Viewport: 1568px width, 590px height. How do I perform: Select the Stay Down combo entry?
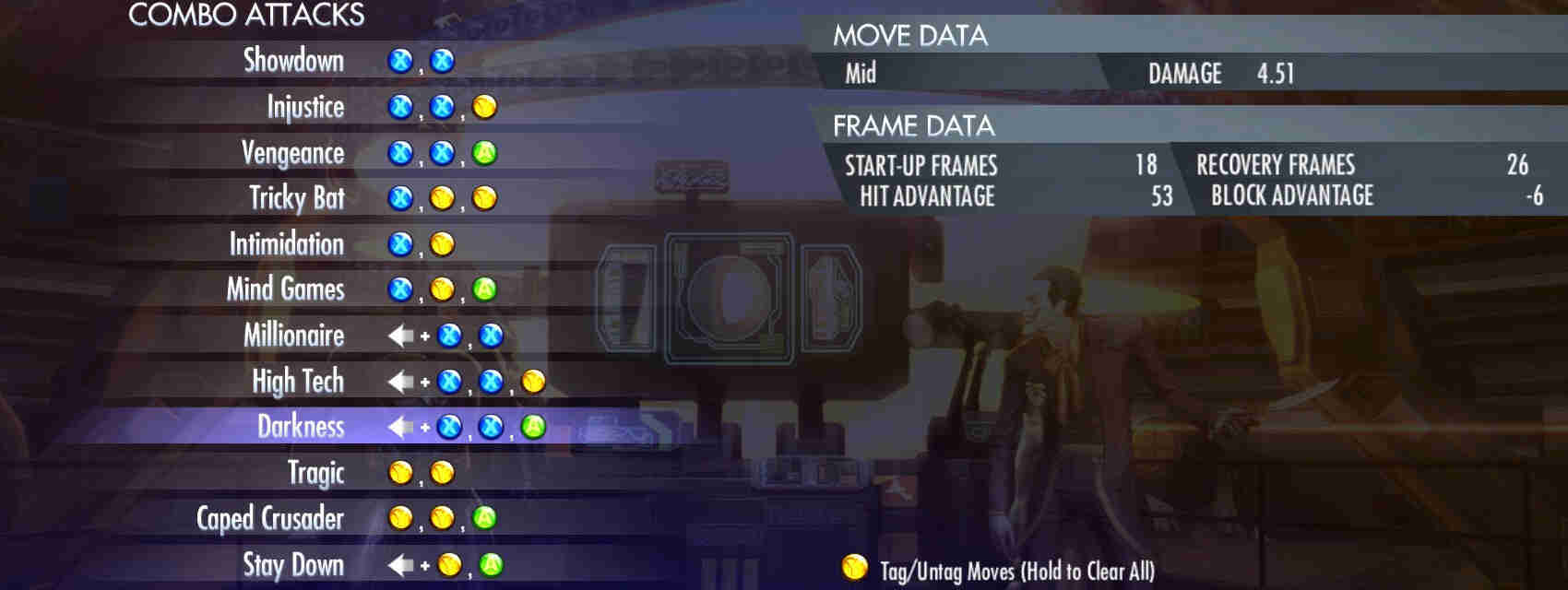(292, 564)
